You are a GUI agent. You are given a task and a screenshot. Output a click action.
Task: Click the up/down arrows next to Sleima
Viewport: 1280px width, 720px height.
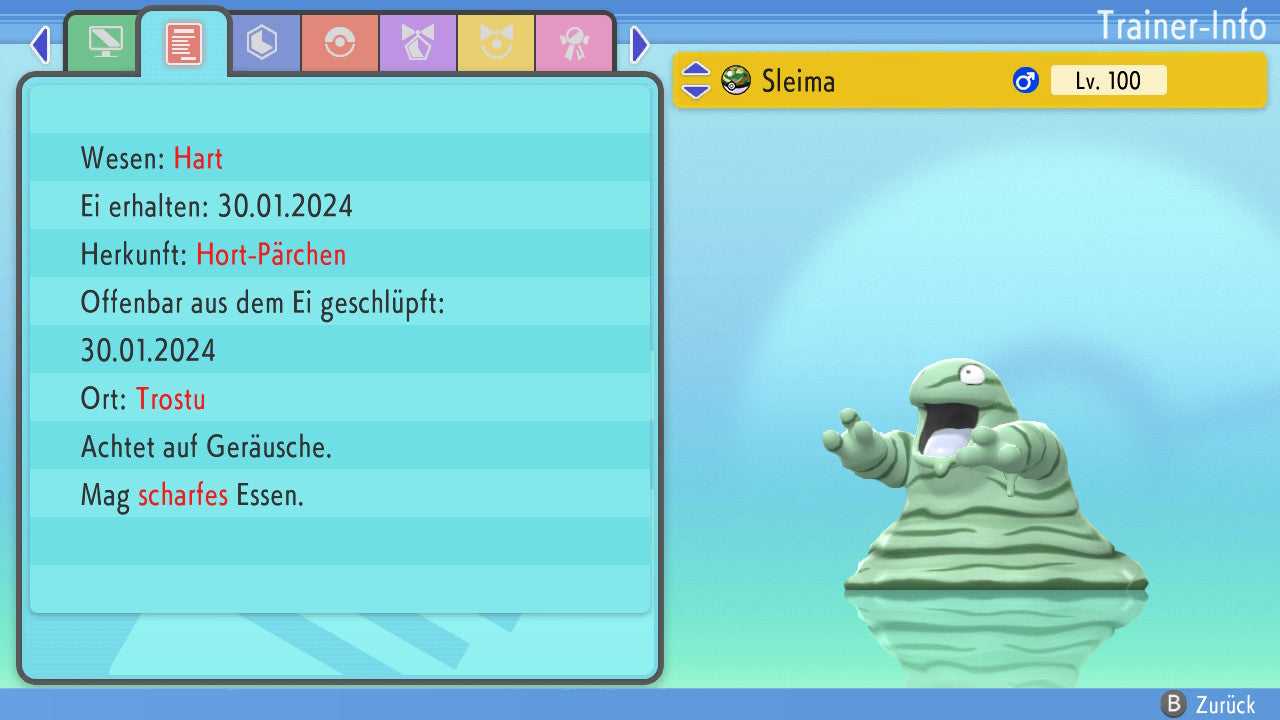click(696, 80)
